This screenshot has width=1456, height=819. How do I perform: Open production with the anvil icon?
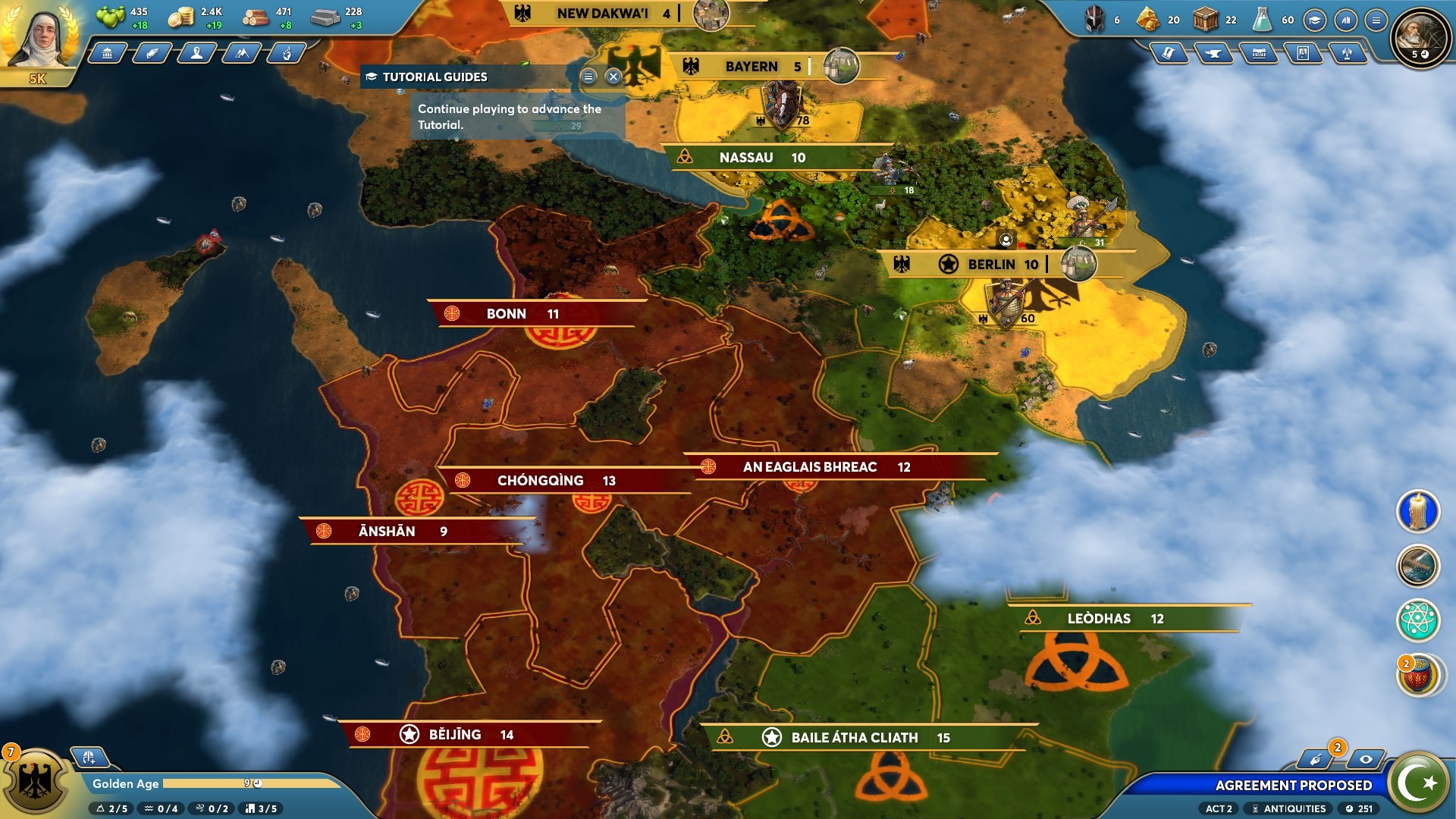[1214, 54]
